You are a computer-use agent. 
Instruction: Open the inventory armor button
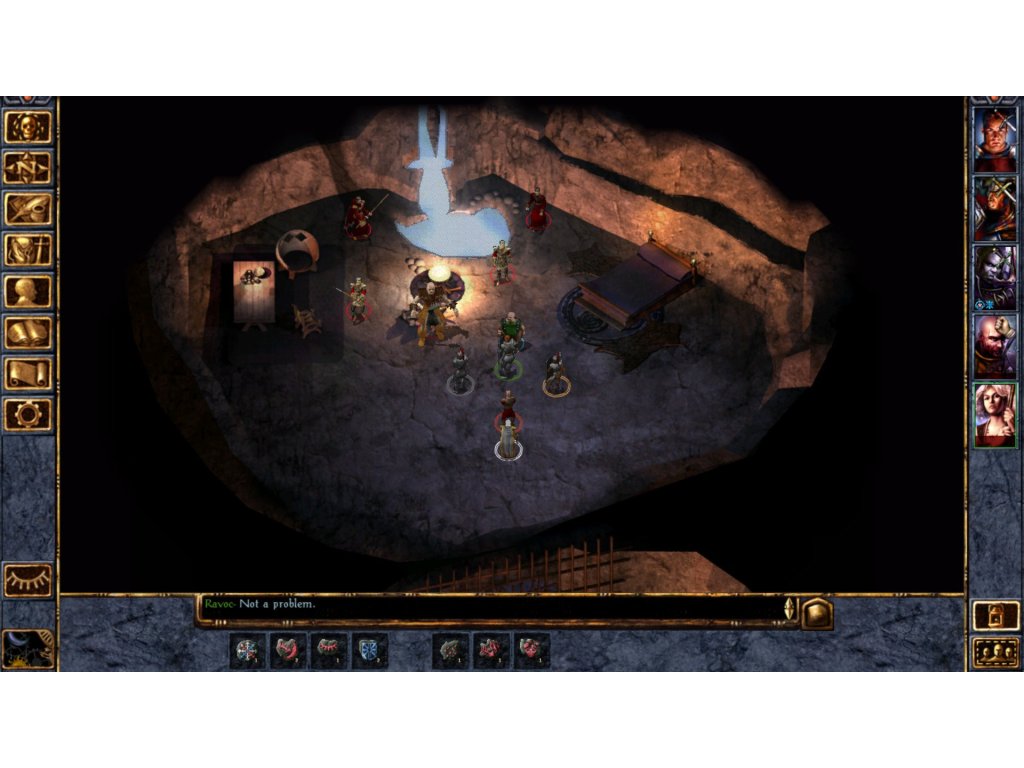point(28,250)
